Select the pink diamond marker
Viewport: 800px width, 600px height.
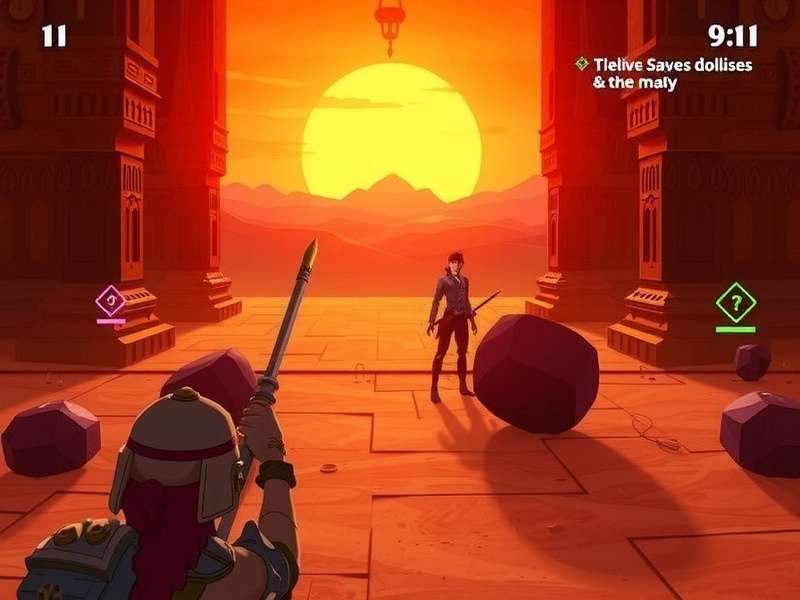click(x=110, y=299)
